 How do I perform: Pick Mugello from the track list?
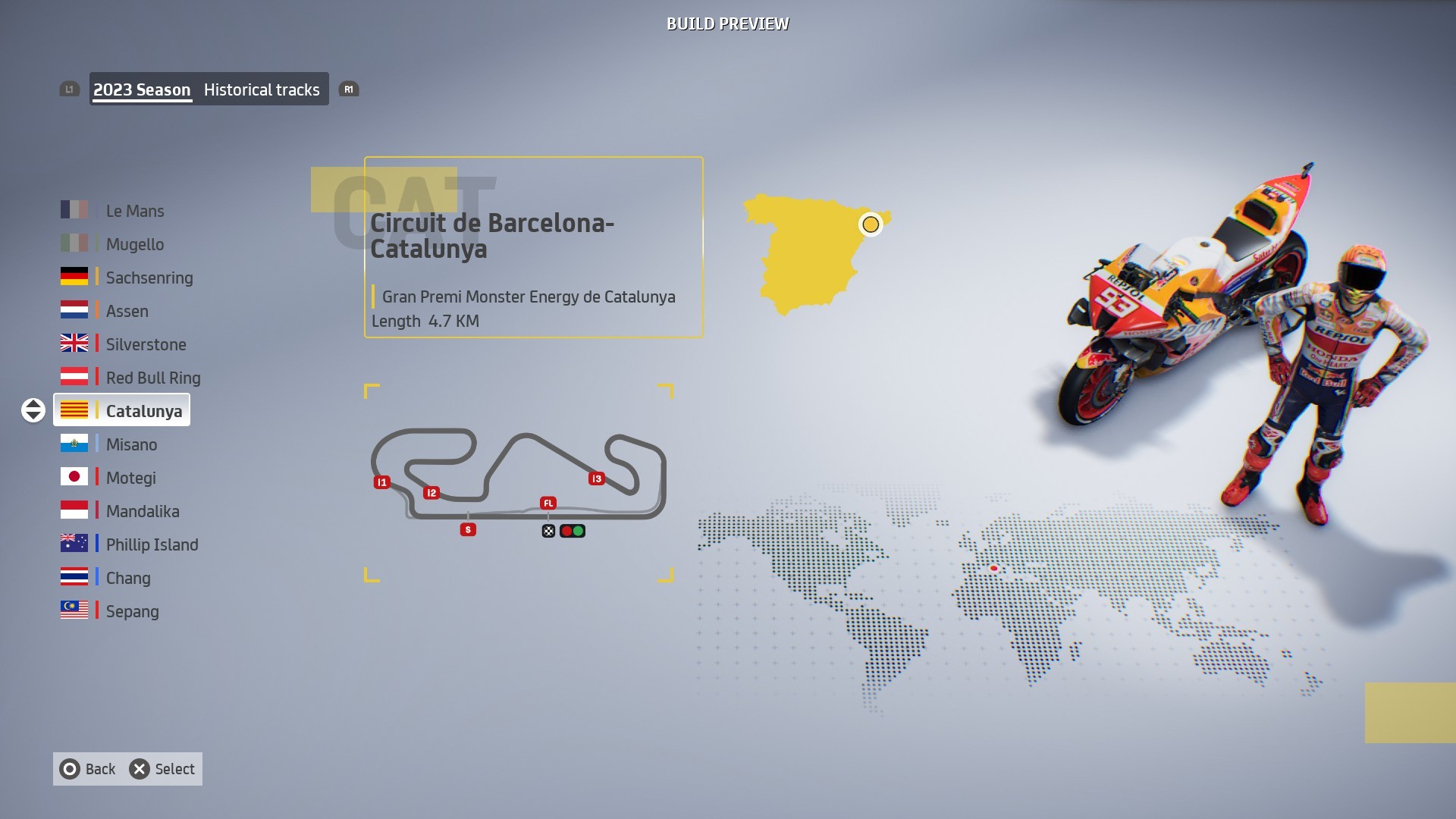click(134, 244)
